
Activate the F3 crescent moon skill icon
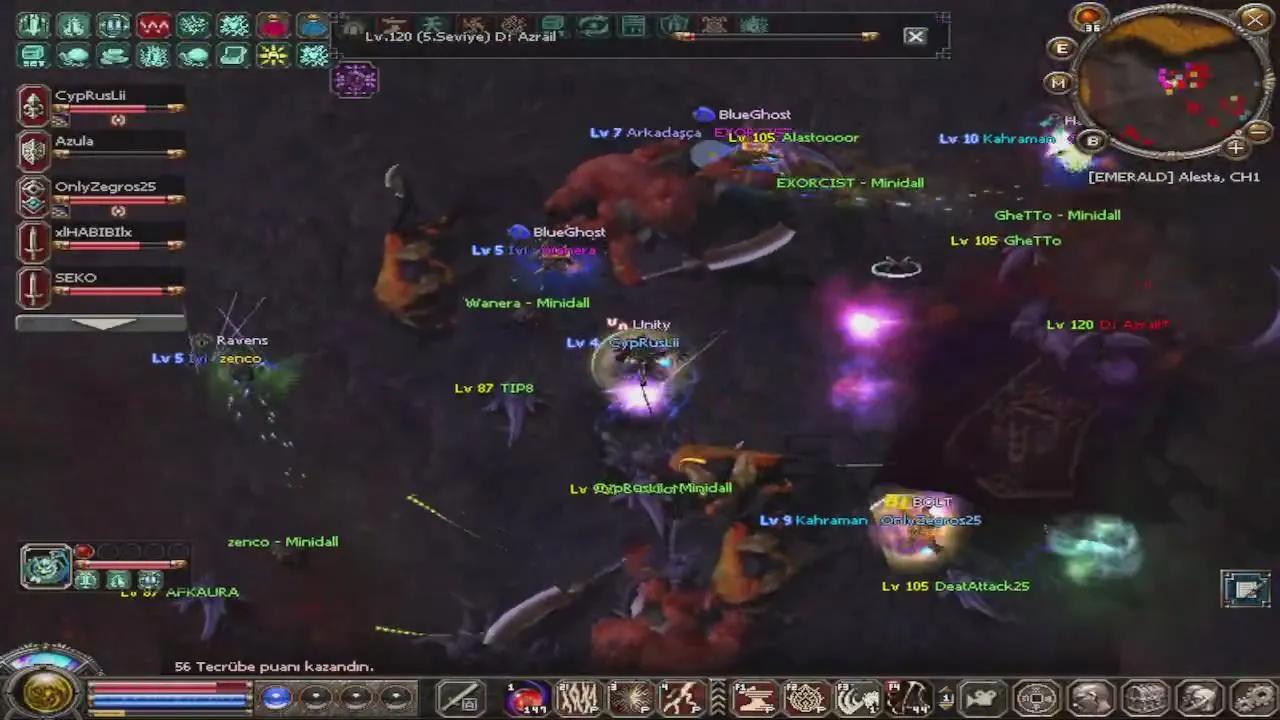pyautogui.click(x=858, y=697)
